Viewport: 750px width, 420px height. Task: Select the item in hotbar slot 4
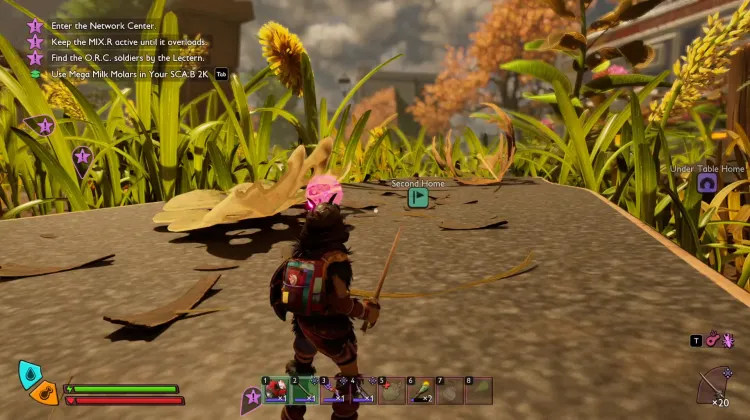(363, 390)
